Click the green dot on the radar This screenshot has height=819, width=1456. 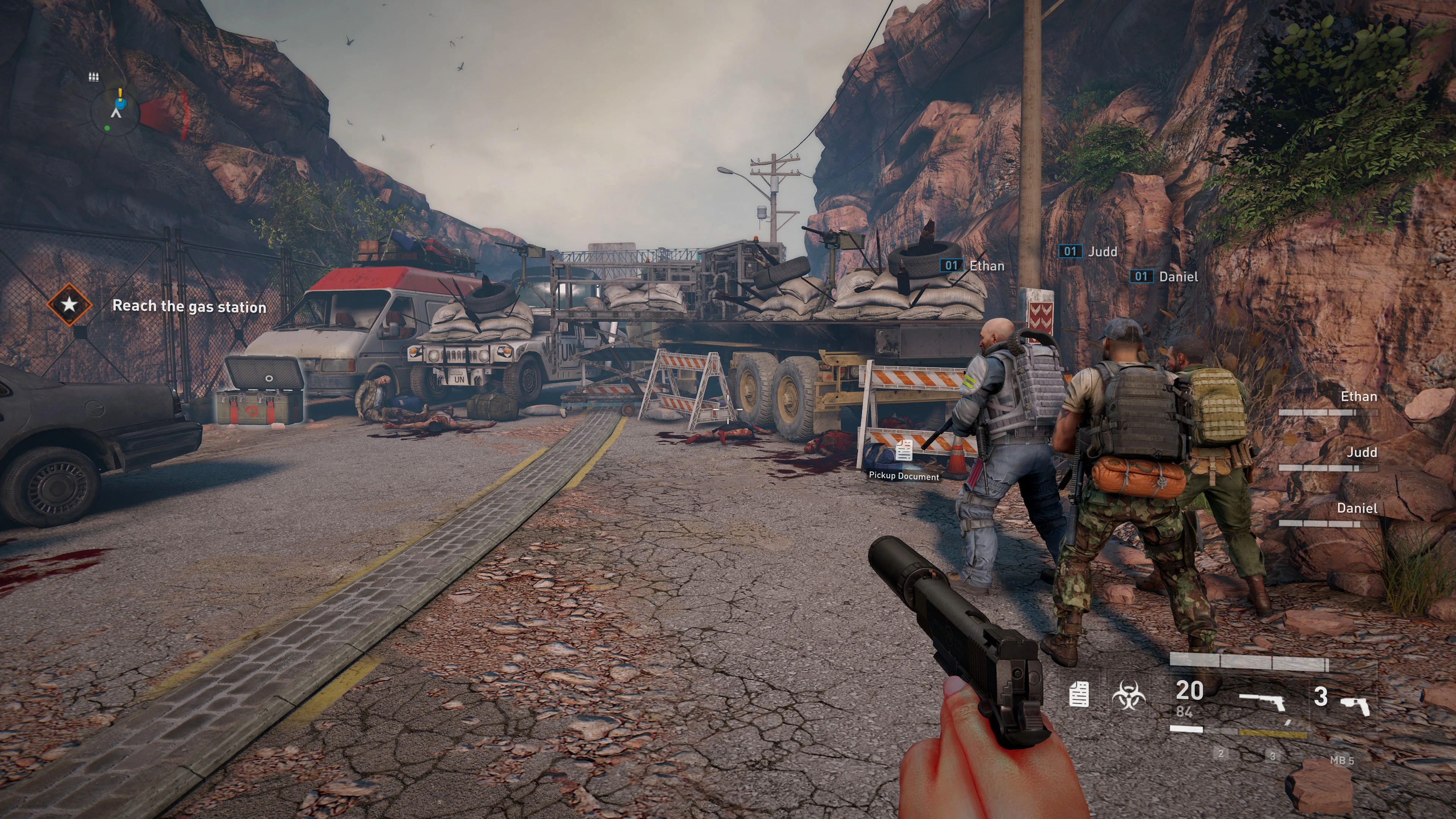pyautogui.click(x=107, y=128)
